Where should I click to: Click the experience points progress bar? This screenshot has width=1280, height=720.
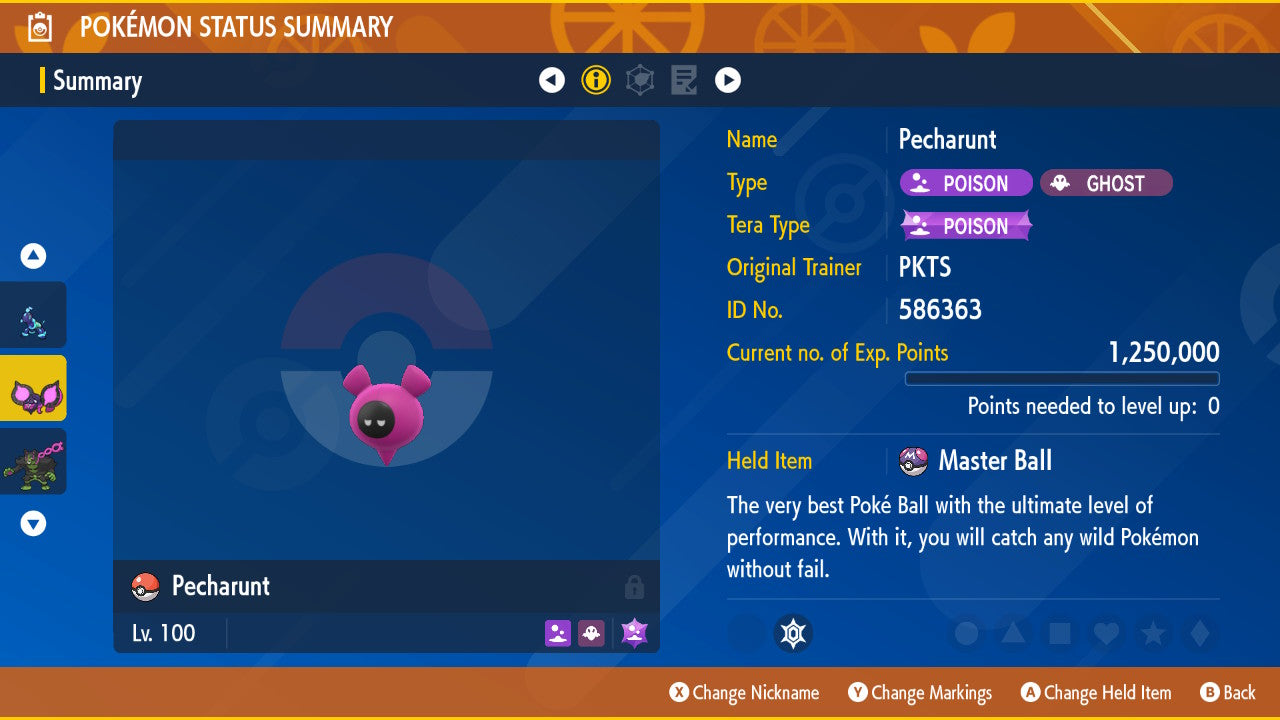1062,379
